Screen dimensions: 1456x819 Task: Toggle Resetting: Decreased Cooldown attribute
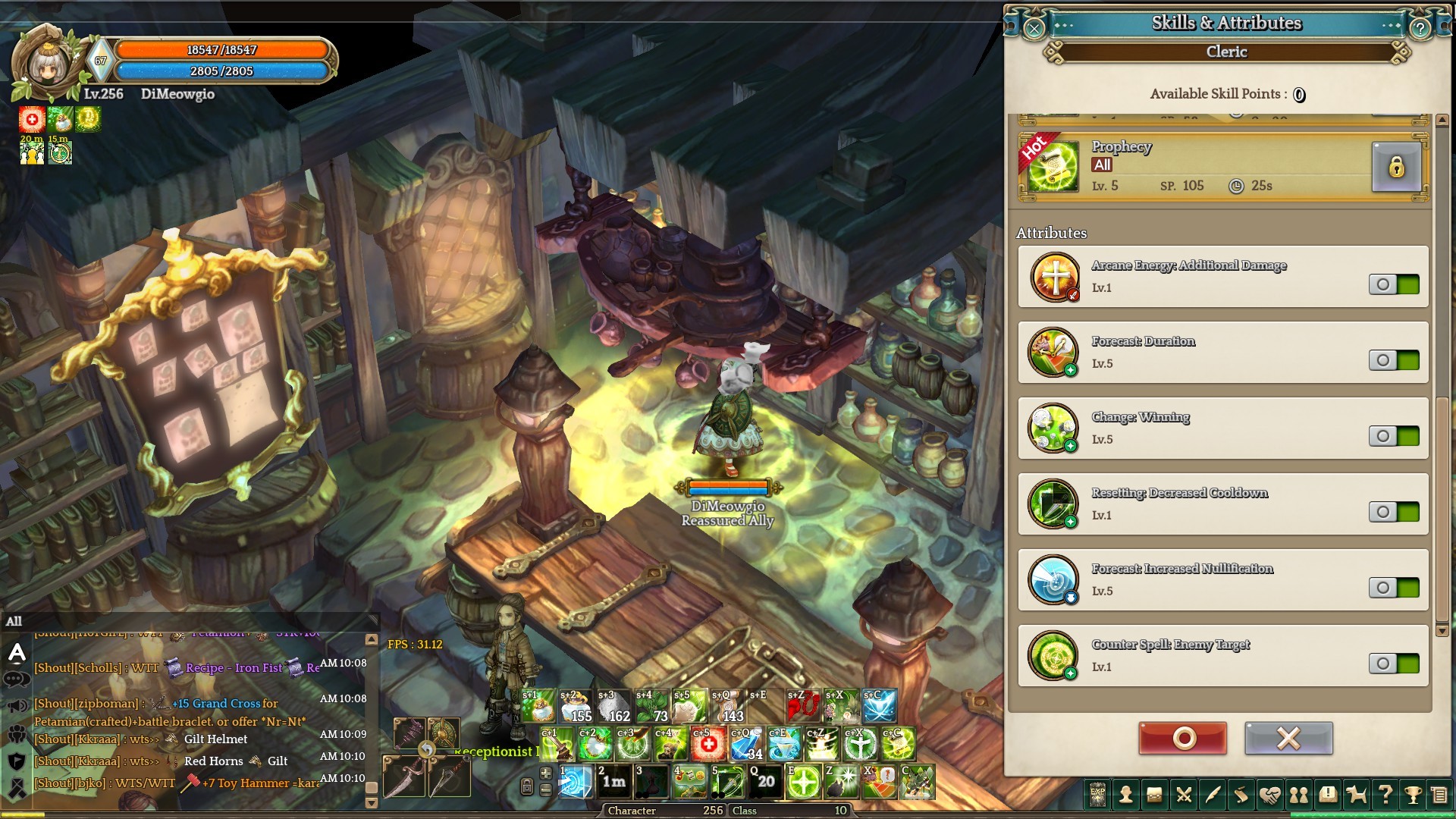(x=1394, y=512)
